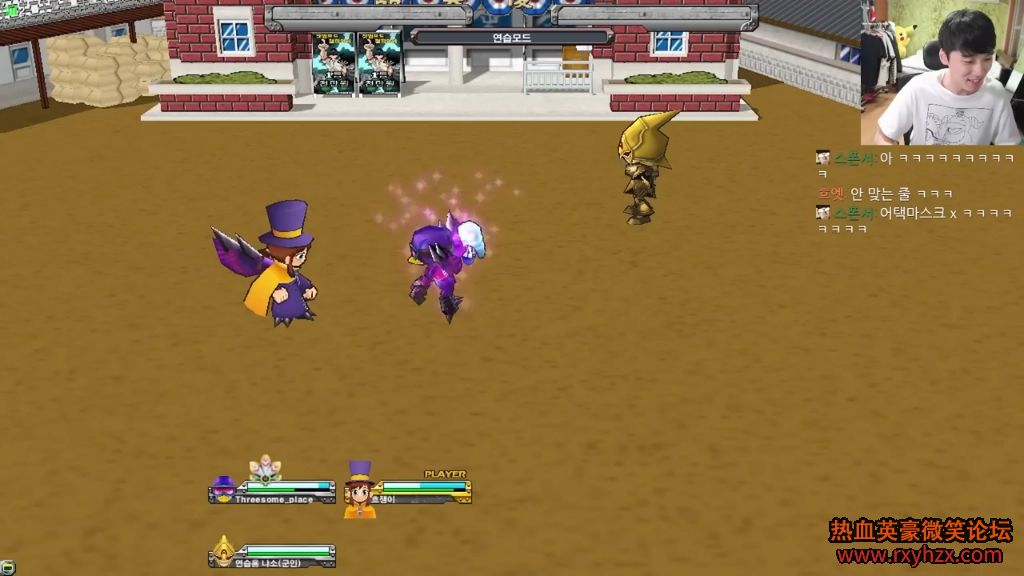Select the golden helmet training dummy portrait
1024x576 pixels.
[223, 552]
